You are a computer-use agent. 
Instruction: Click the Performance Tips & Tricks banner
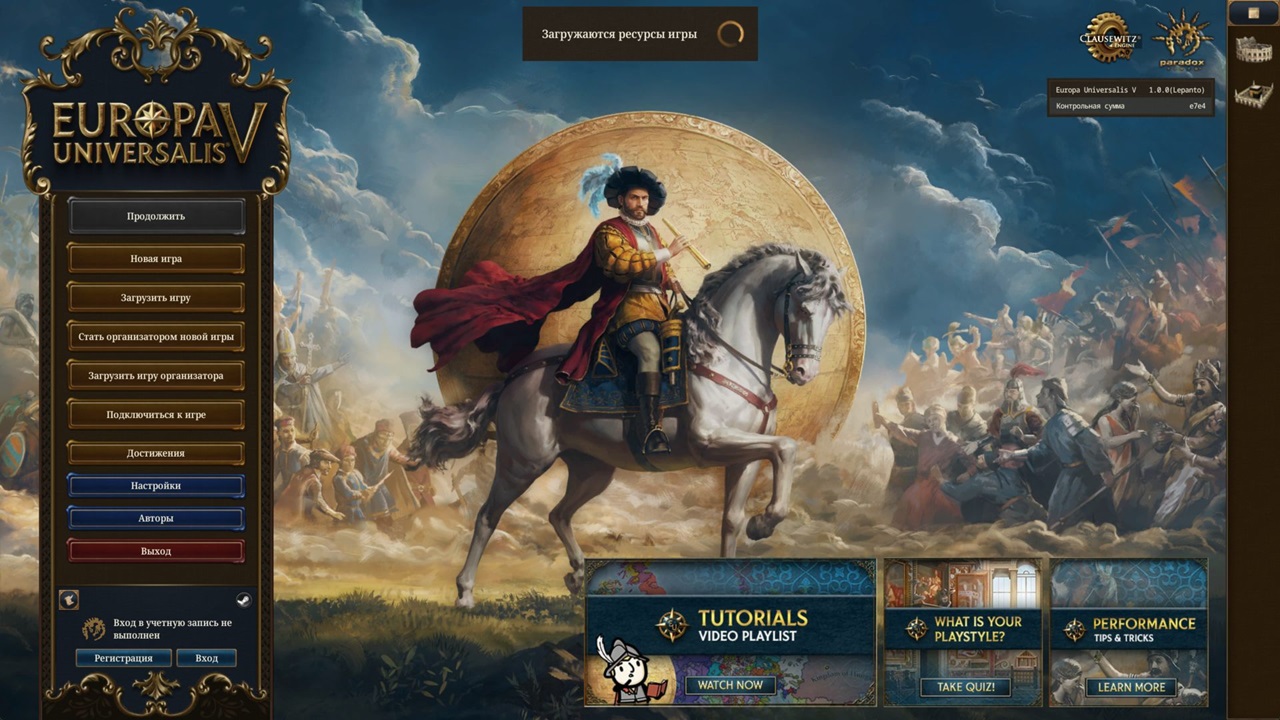[x=1129, y=631]
